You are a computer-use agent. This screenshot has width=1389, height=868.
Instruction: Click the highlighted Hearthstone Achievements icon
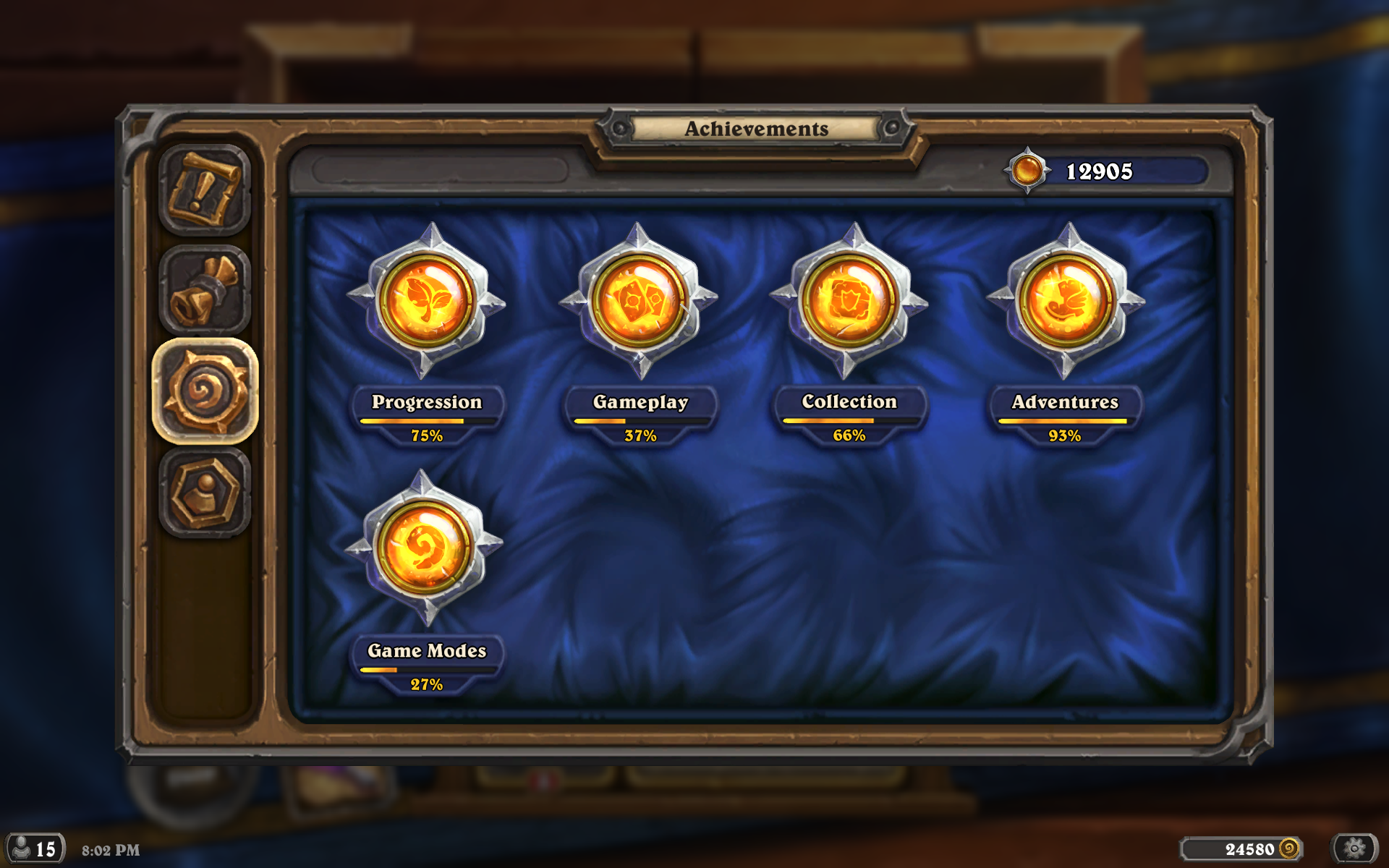tap(205, 386)
